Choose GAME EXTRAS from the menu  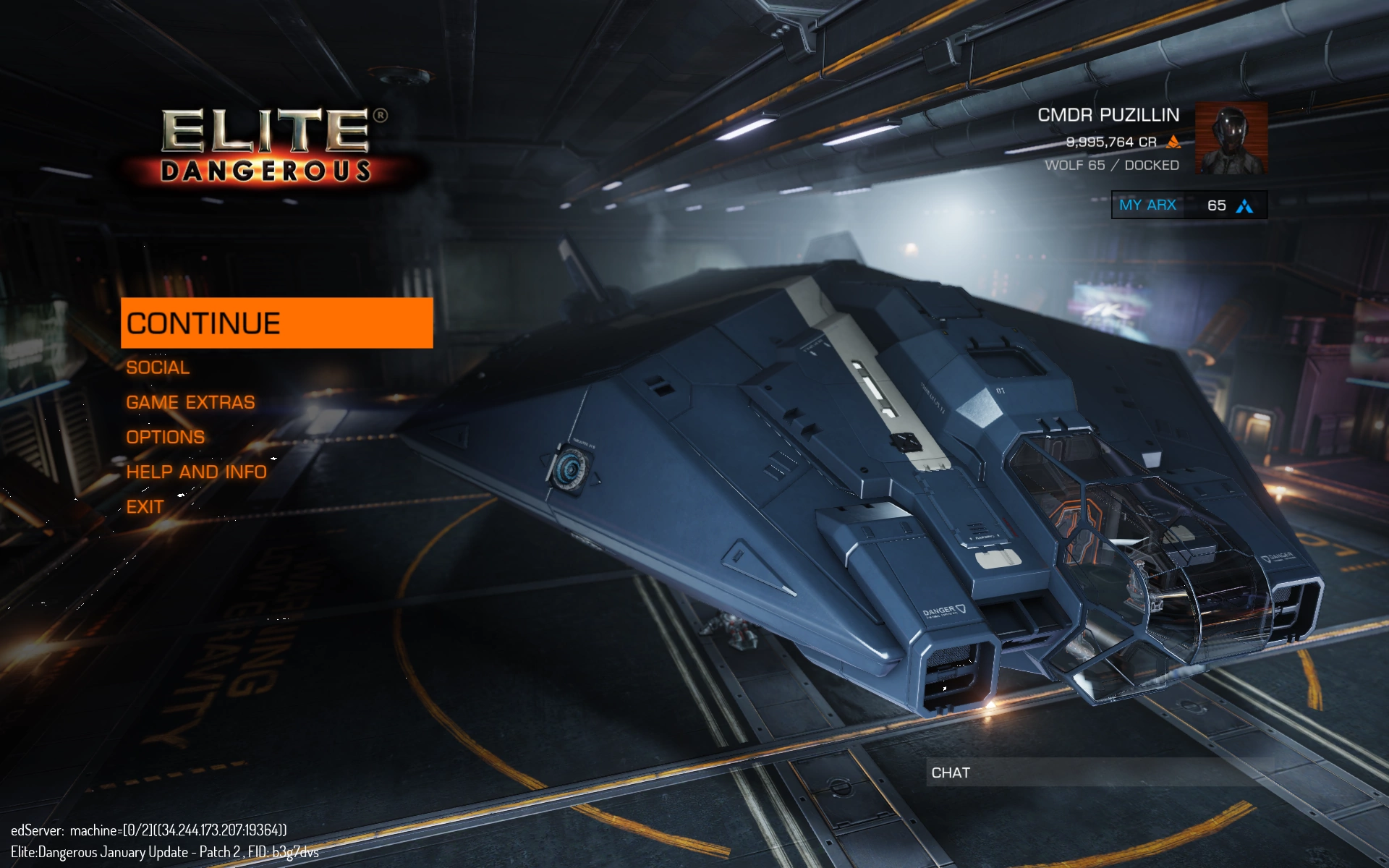pos(190,402)
